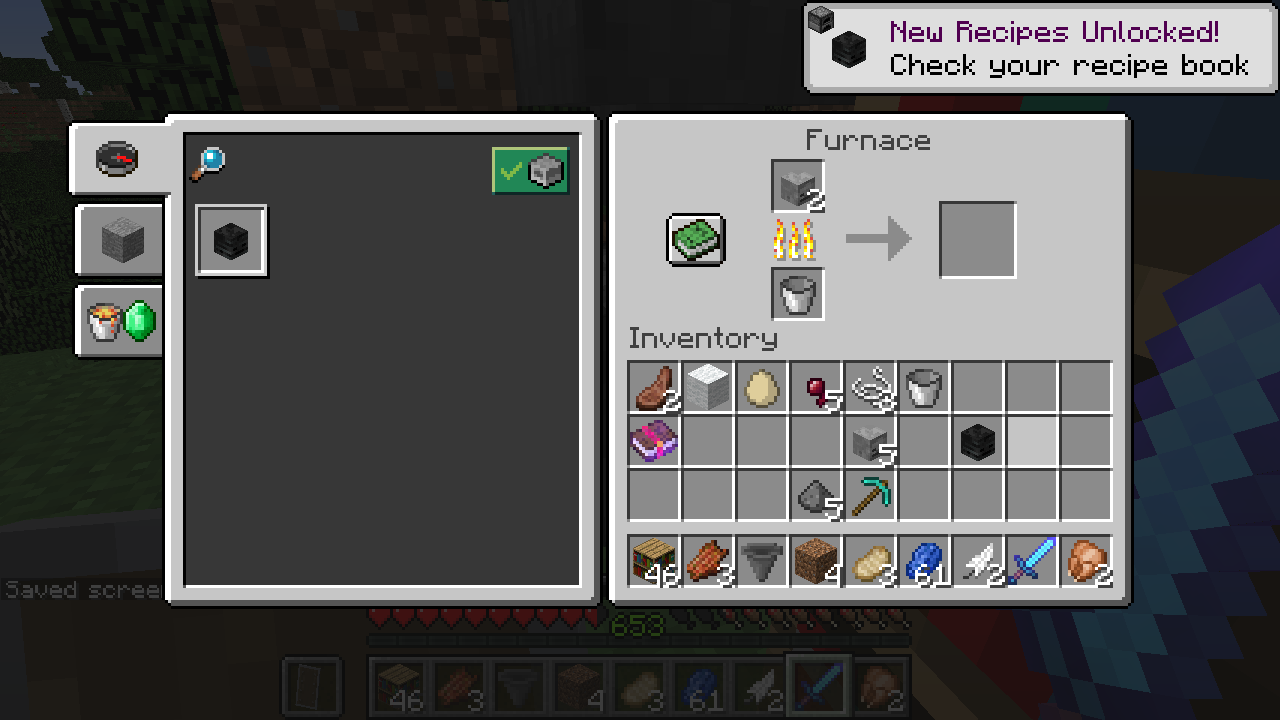Choose the lapis lazuli stack in the hotbar row

coord(924,562)
